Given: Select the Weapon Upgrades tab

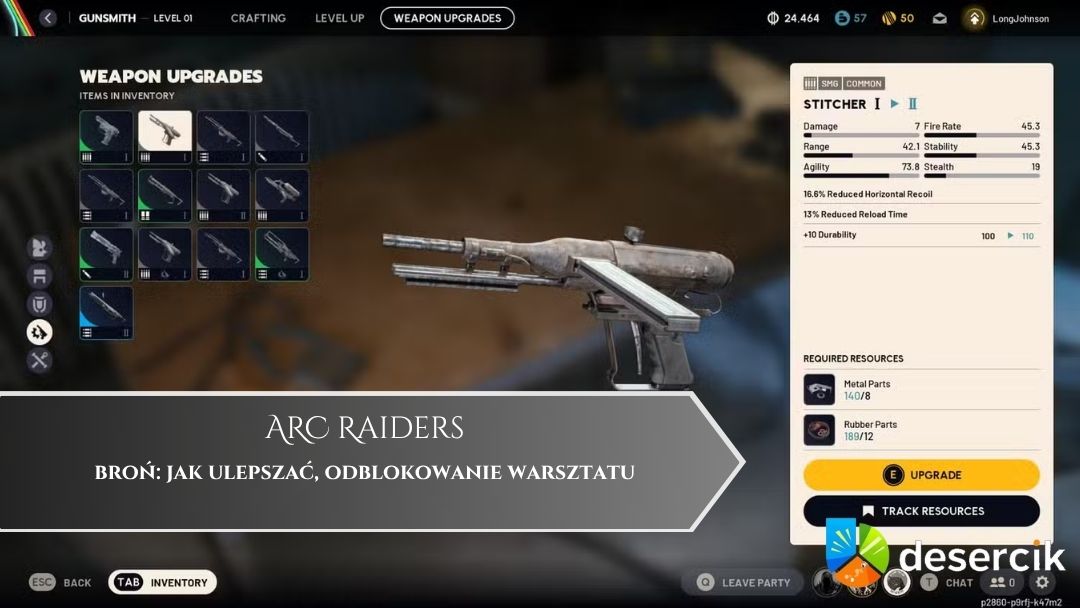Looking at the screenshot, I should coord(447,18).
